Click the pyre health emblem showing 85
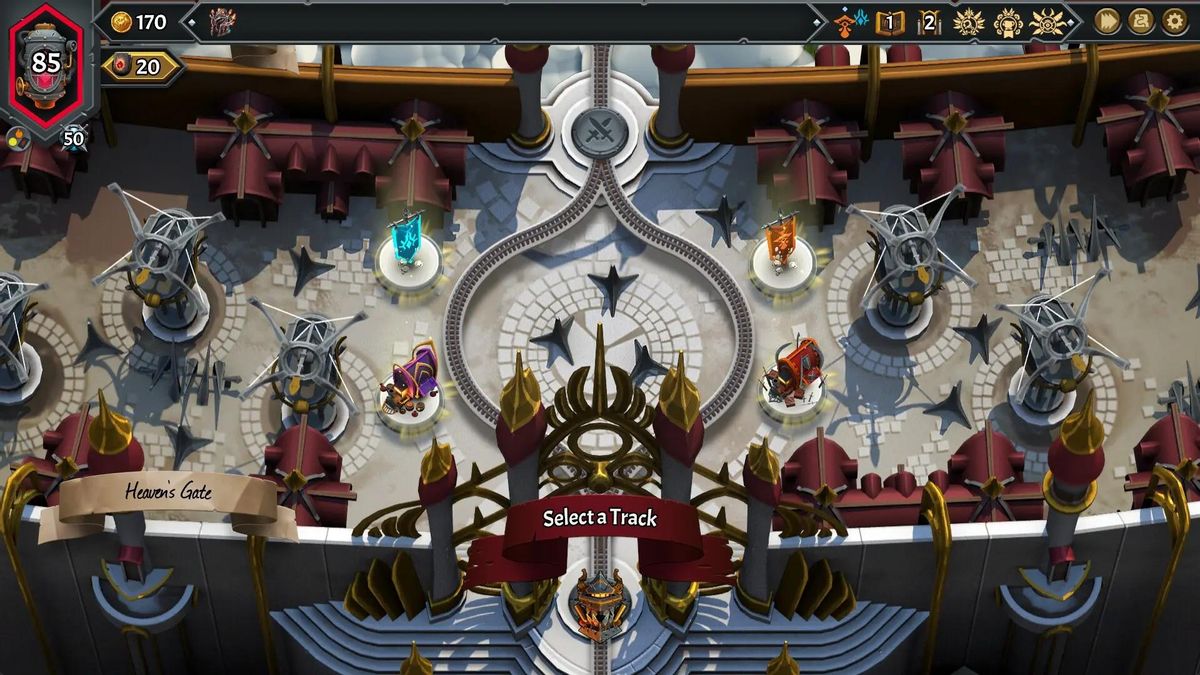This screenshot has height=675, width=1200. (x=46, y=64)
